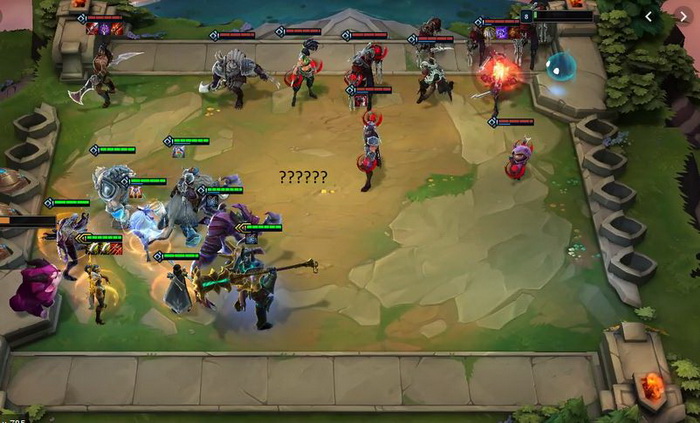Go to the next image with the right arrow

coord(683,16)
